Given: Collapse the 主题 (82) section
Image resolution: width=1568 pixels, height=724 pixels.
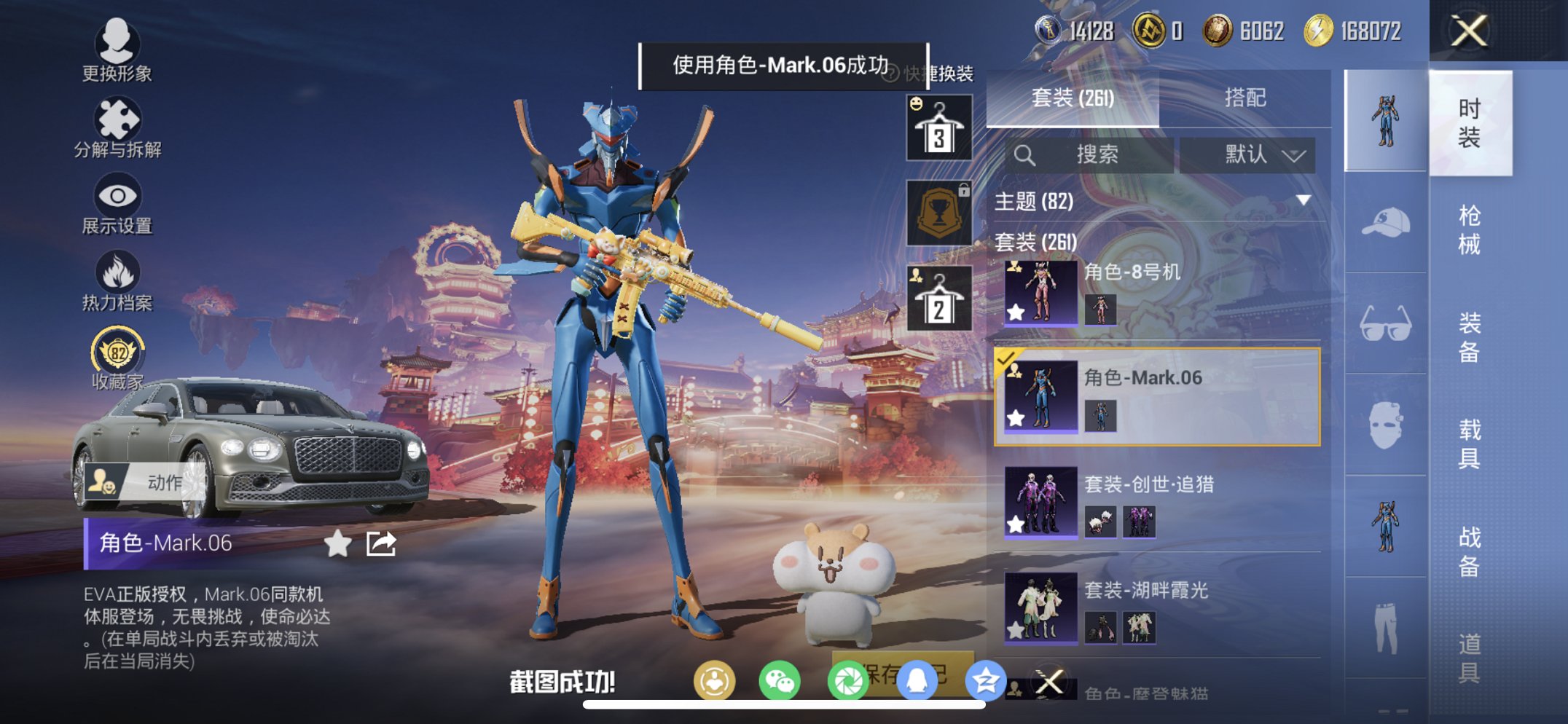Looking at the screenshot, I should [1302, 202].
